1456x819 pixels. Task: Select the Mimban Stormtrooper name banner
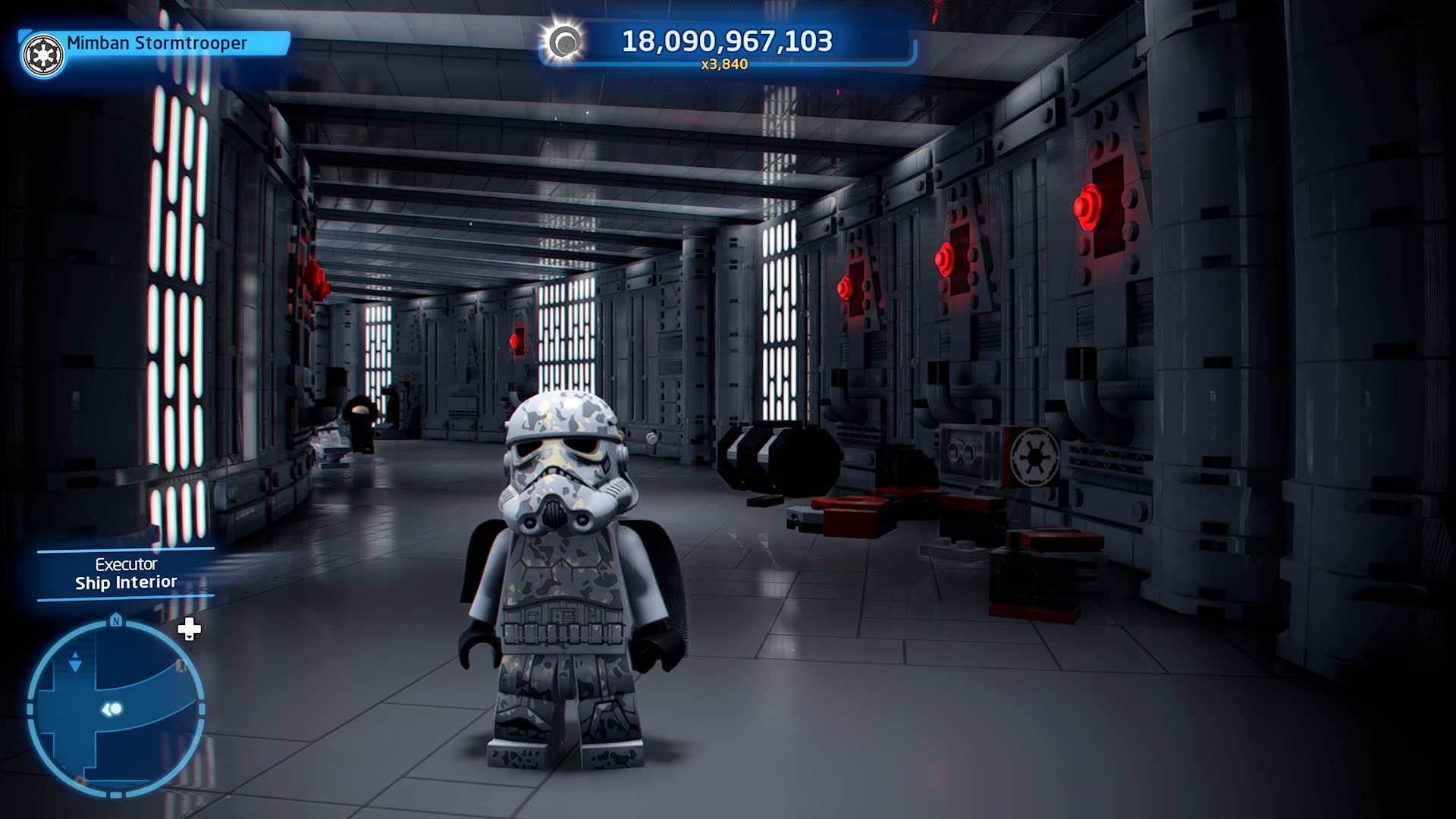[157, 43]
